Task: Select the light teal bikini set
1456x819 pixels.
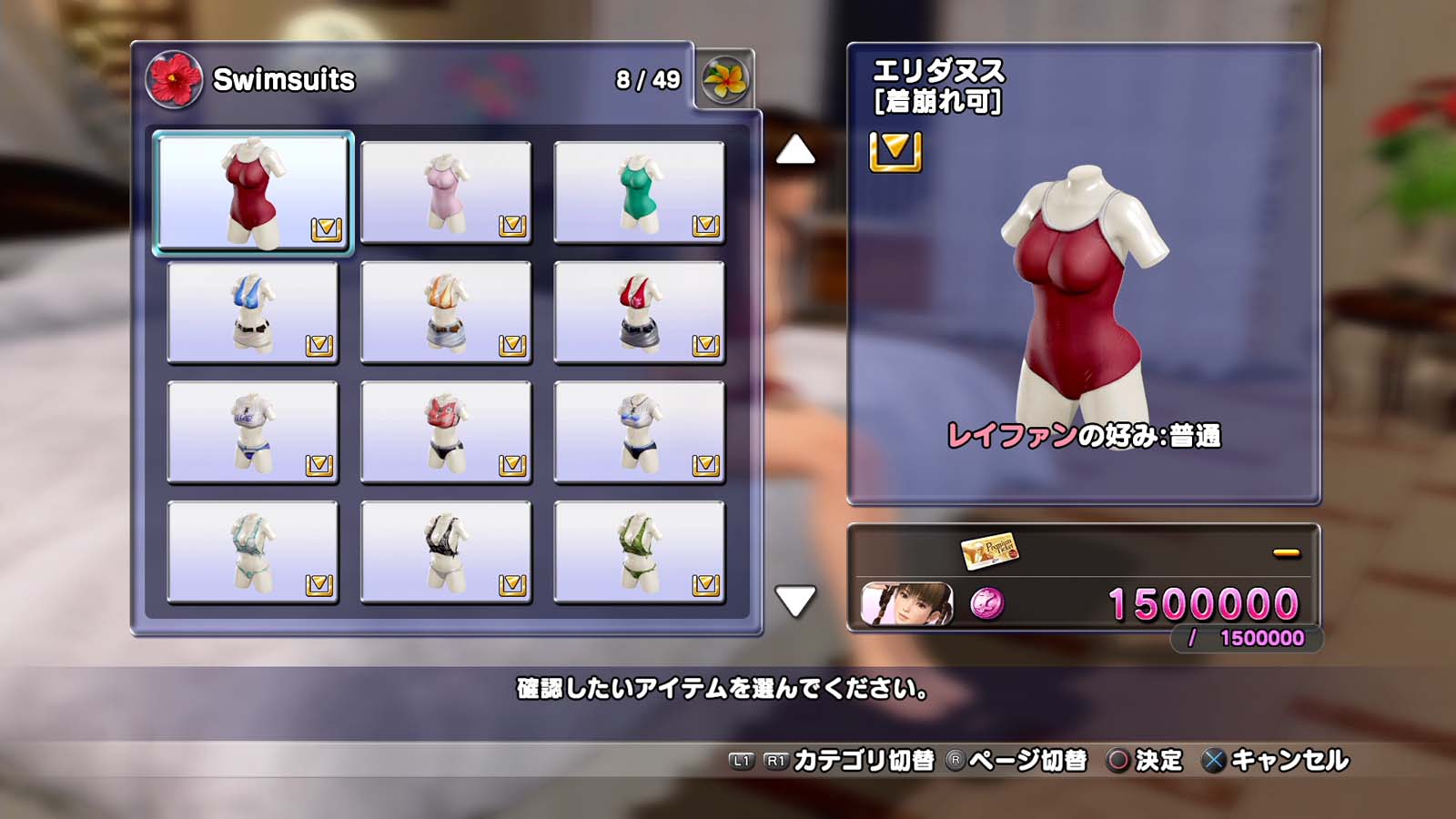Action: 253,552
